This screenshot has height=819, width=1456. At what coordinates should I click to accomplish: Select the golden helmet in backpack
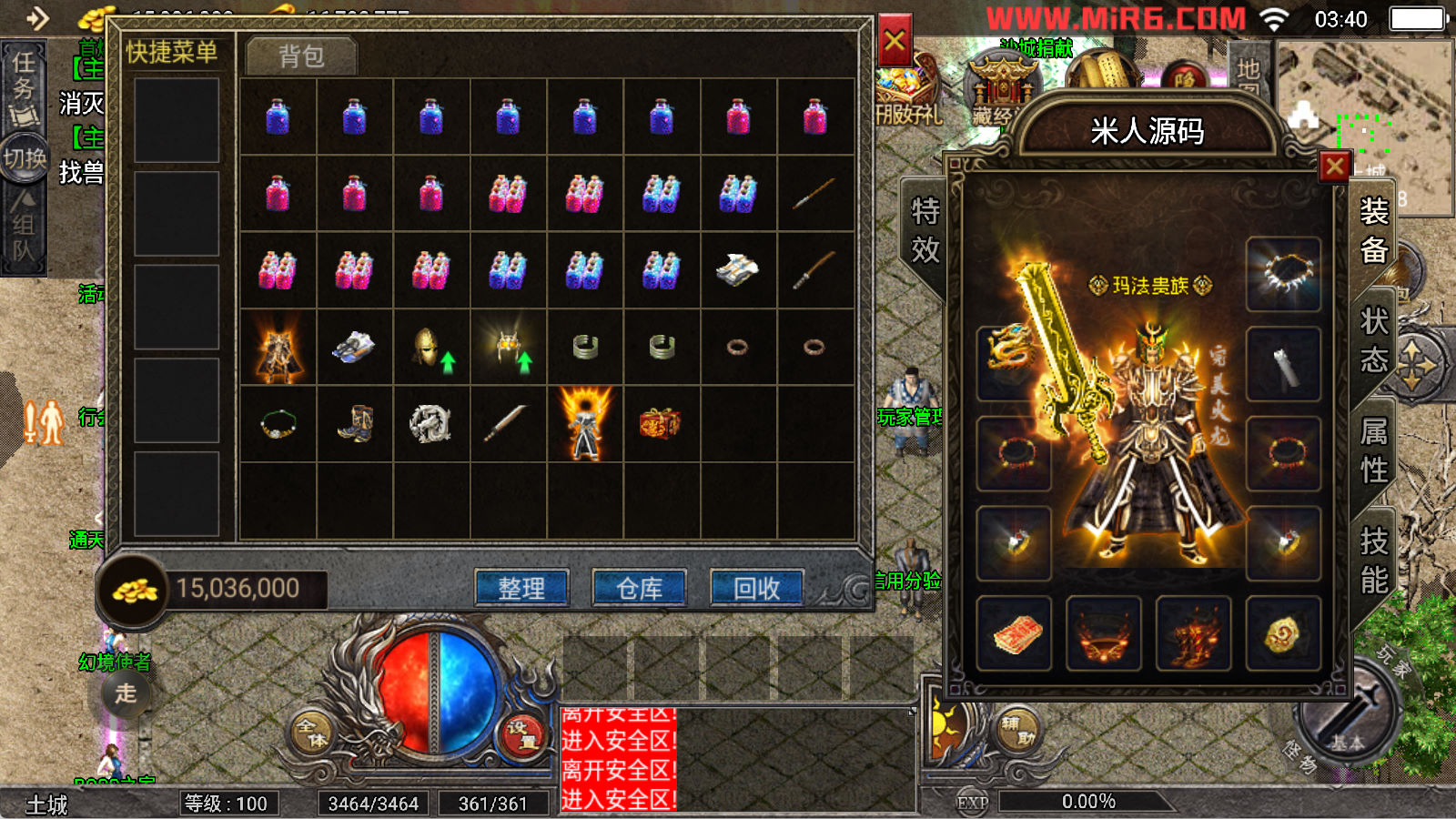tap(430, 348)
